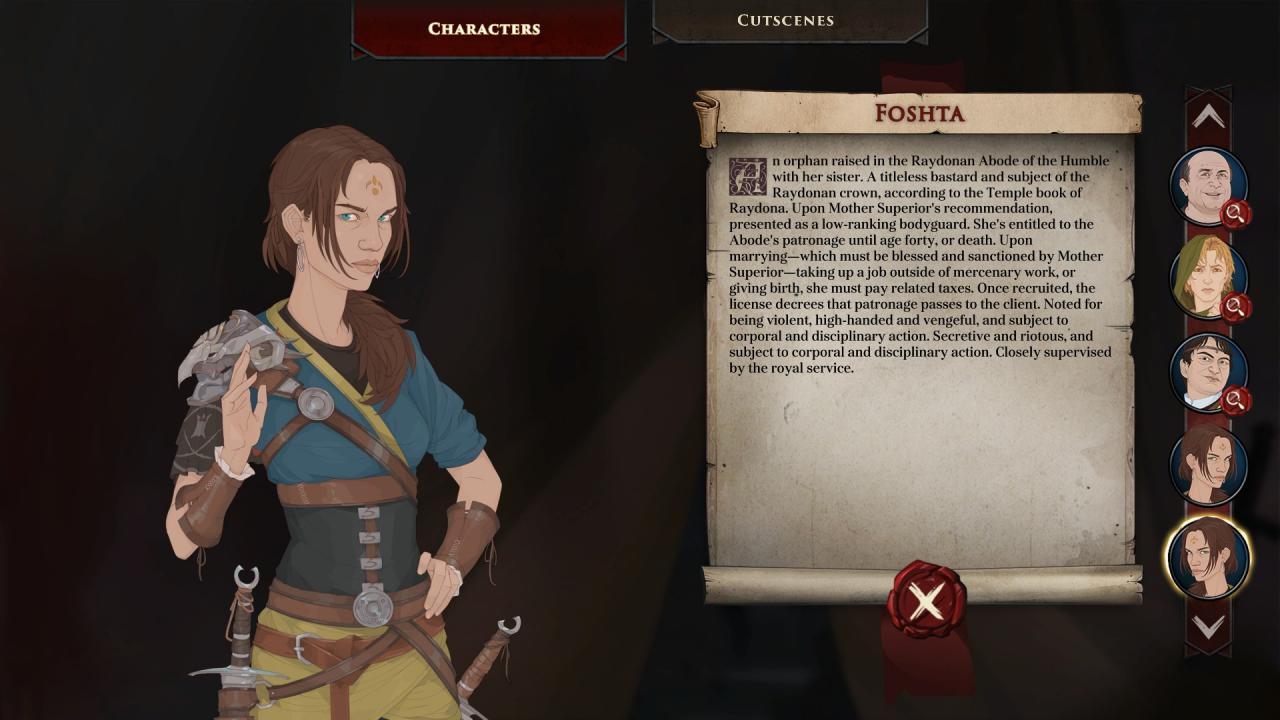Click the magnifier on the dark-haired man's portrait
Image resolution: width=1280 pixels, height=720 pixels.
1236,400
